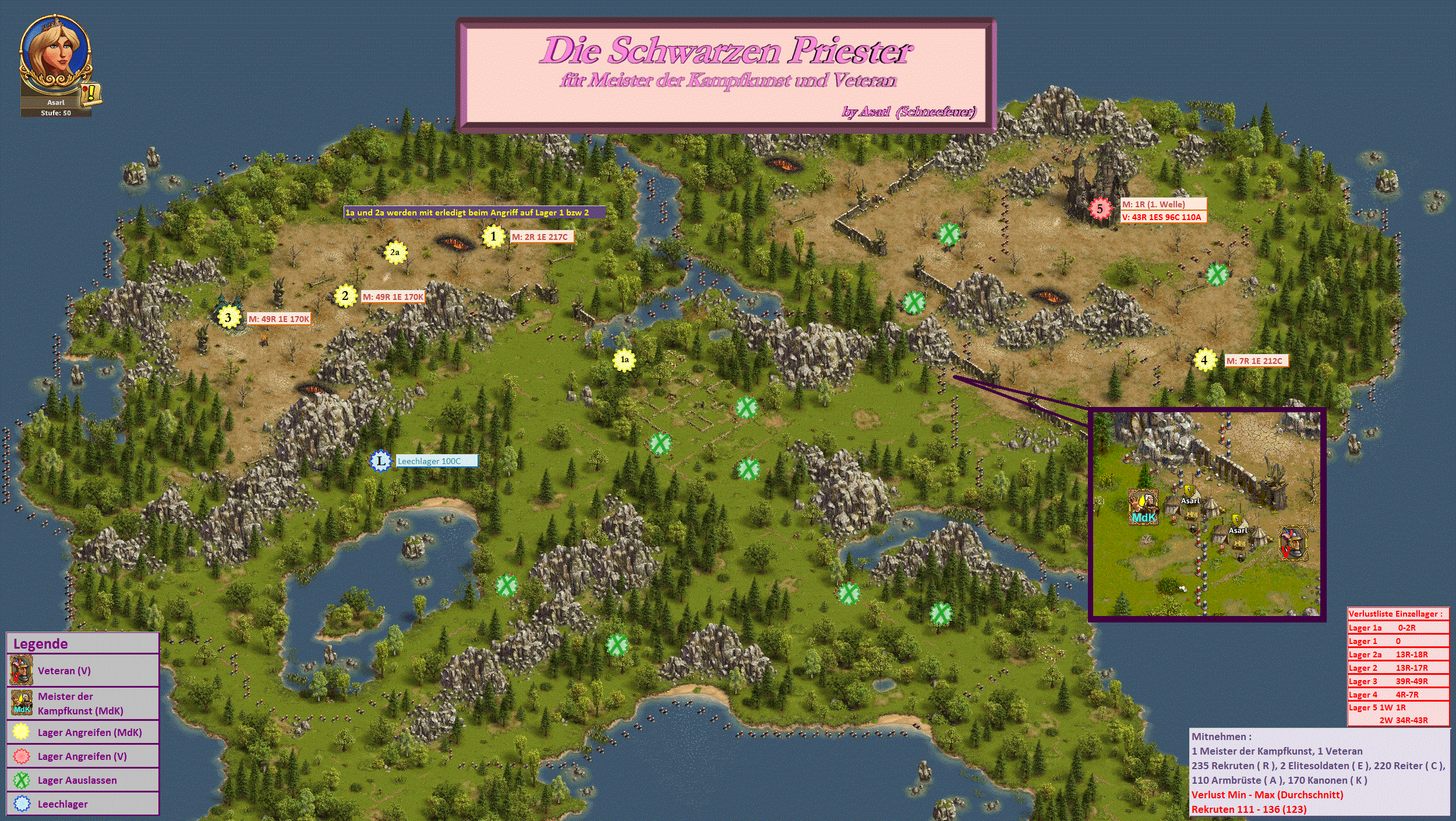Click the Asarl player avatar portrait
This screenshot has height=821, width=1456.
[55, 55]
